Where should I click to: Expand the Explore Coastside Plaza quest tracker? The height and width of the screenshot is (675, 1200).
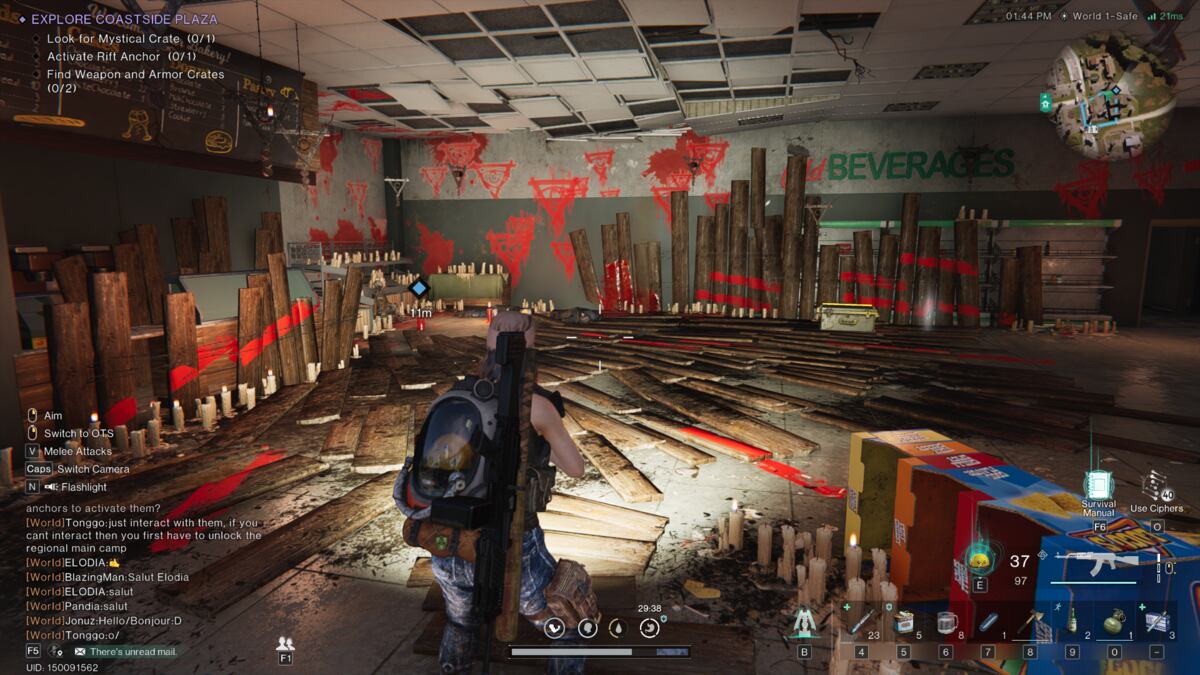click(x=125, y=19)
